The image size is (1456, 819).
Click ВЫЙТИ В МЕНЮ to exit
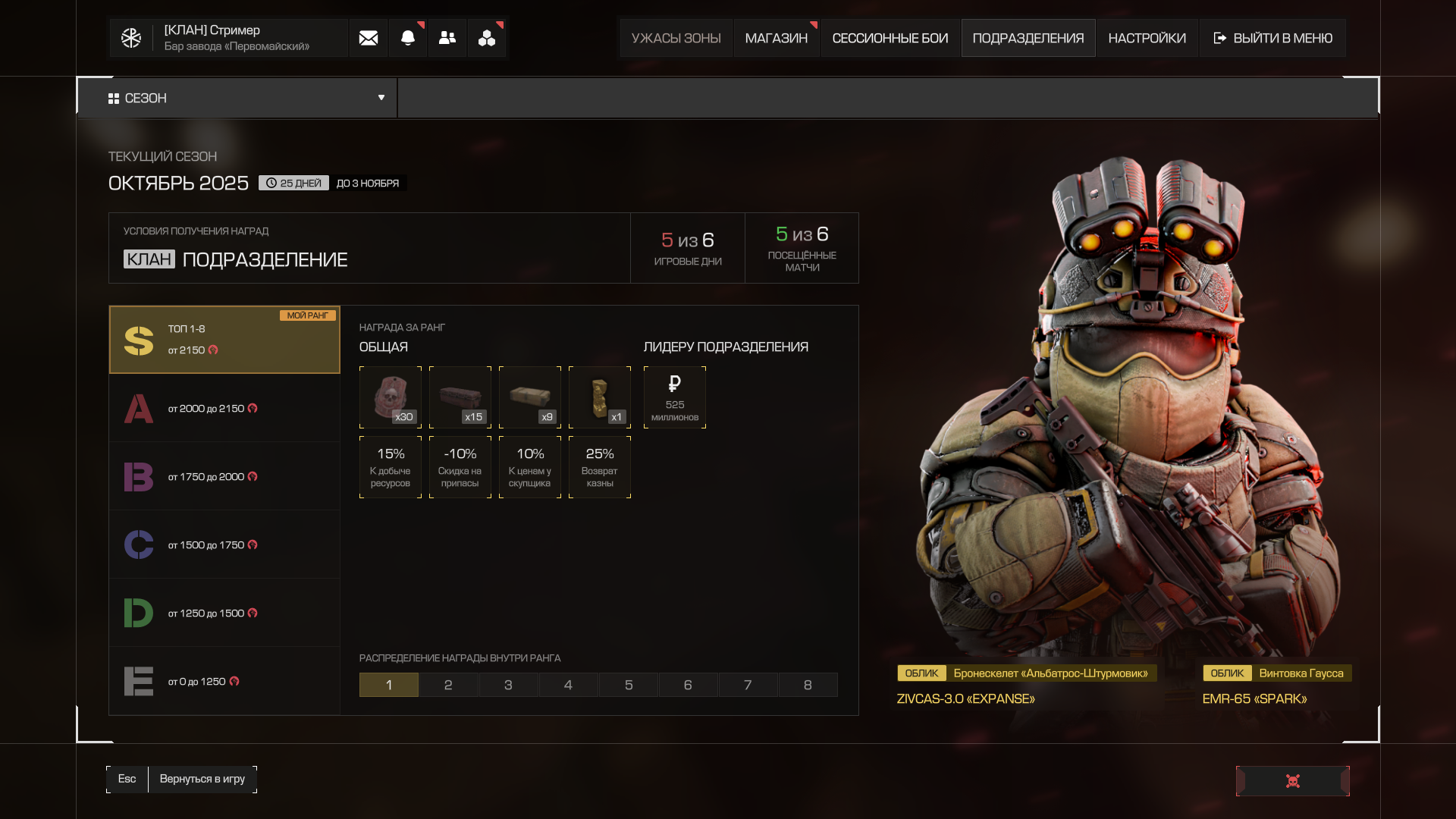tap(1272, 38)
